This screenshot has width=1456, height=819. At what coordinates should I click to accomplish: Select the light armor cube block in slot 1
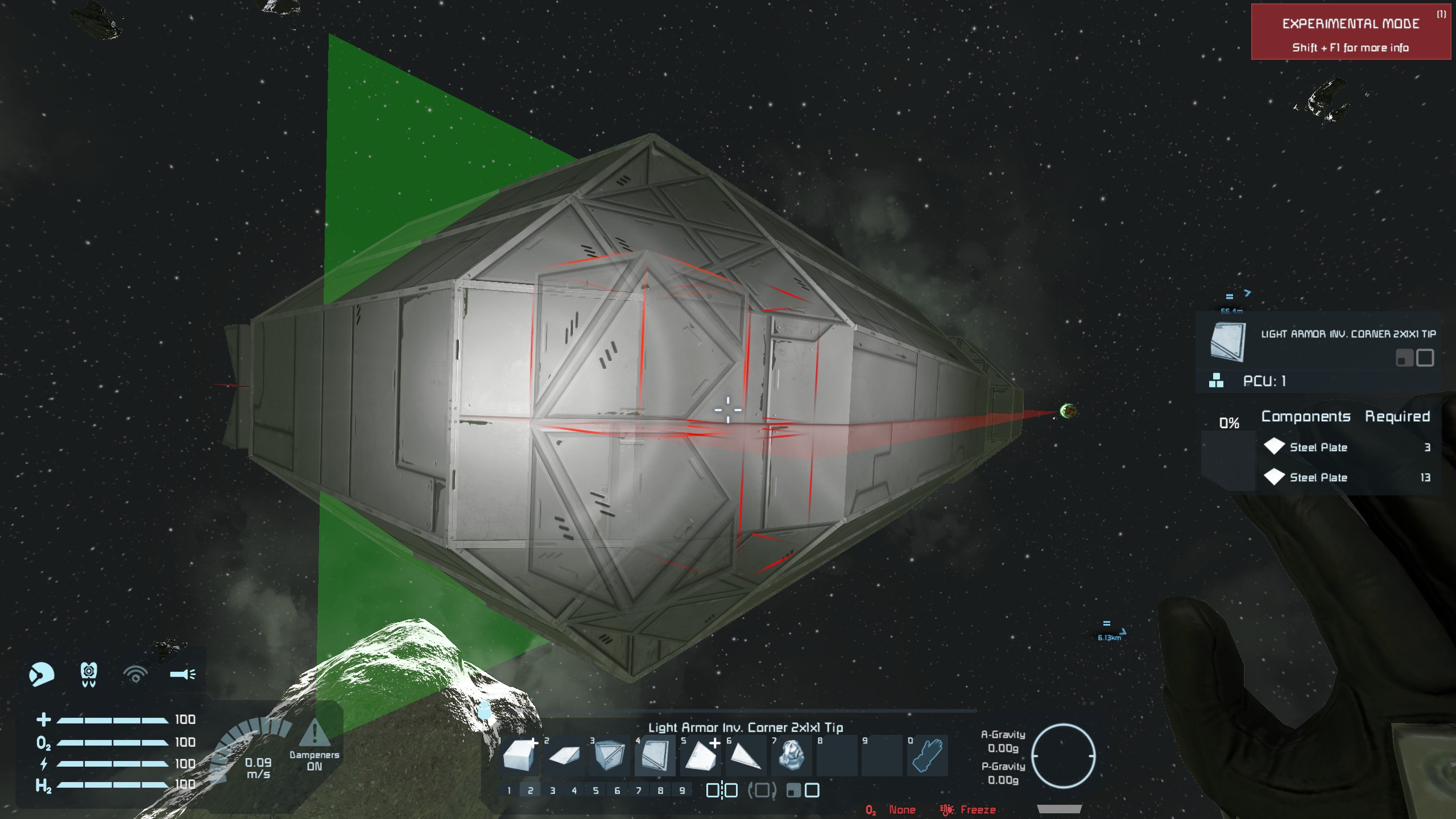point(519,756)
